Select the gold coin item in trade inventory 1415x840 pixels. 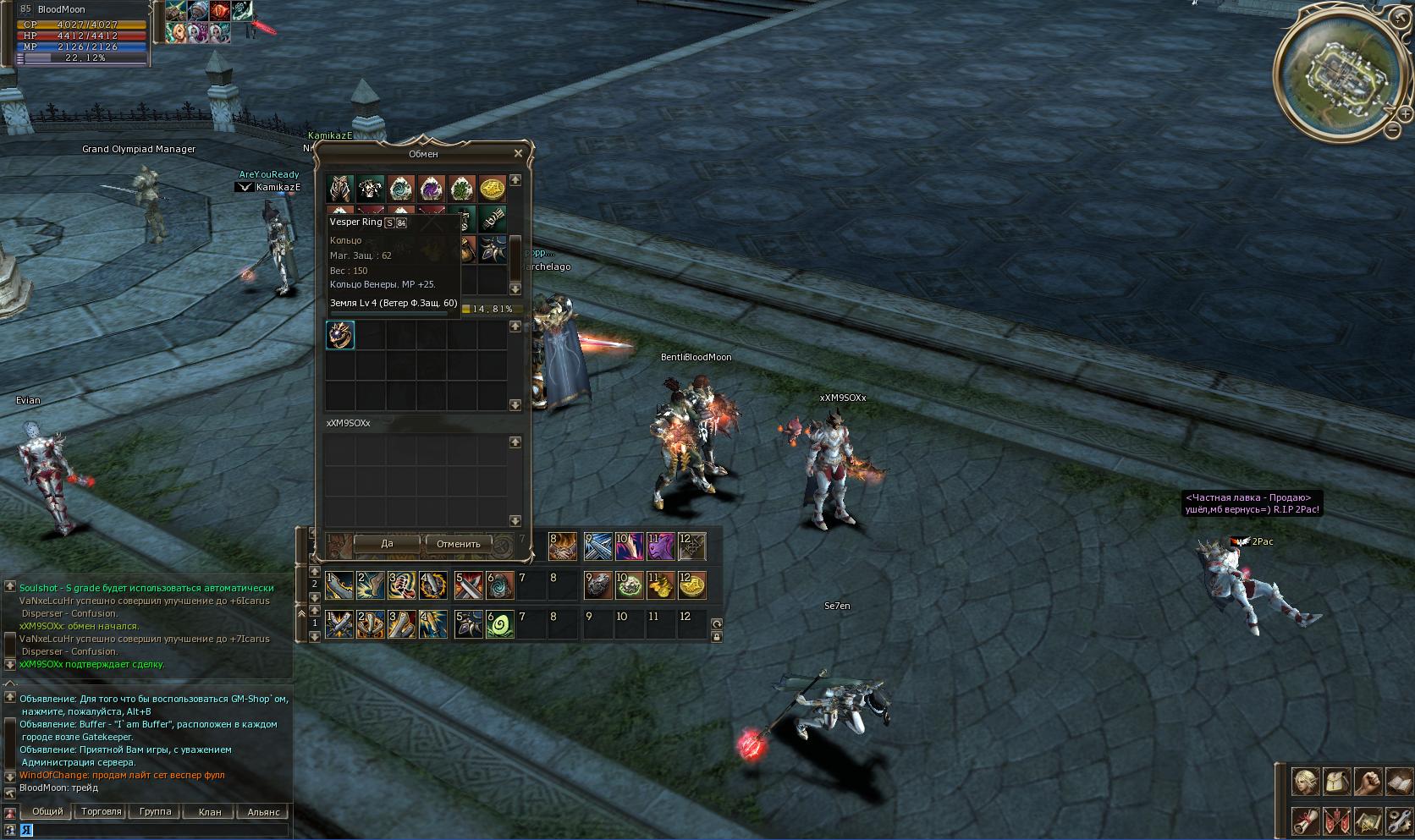point(493,188)
